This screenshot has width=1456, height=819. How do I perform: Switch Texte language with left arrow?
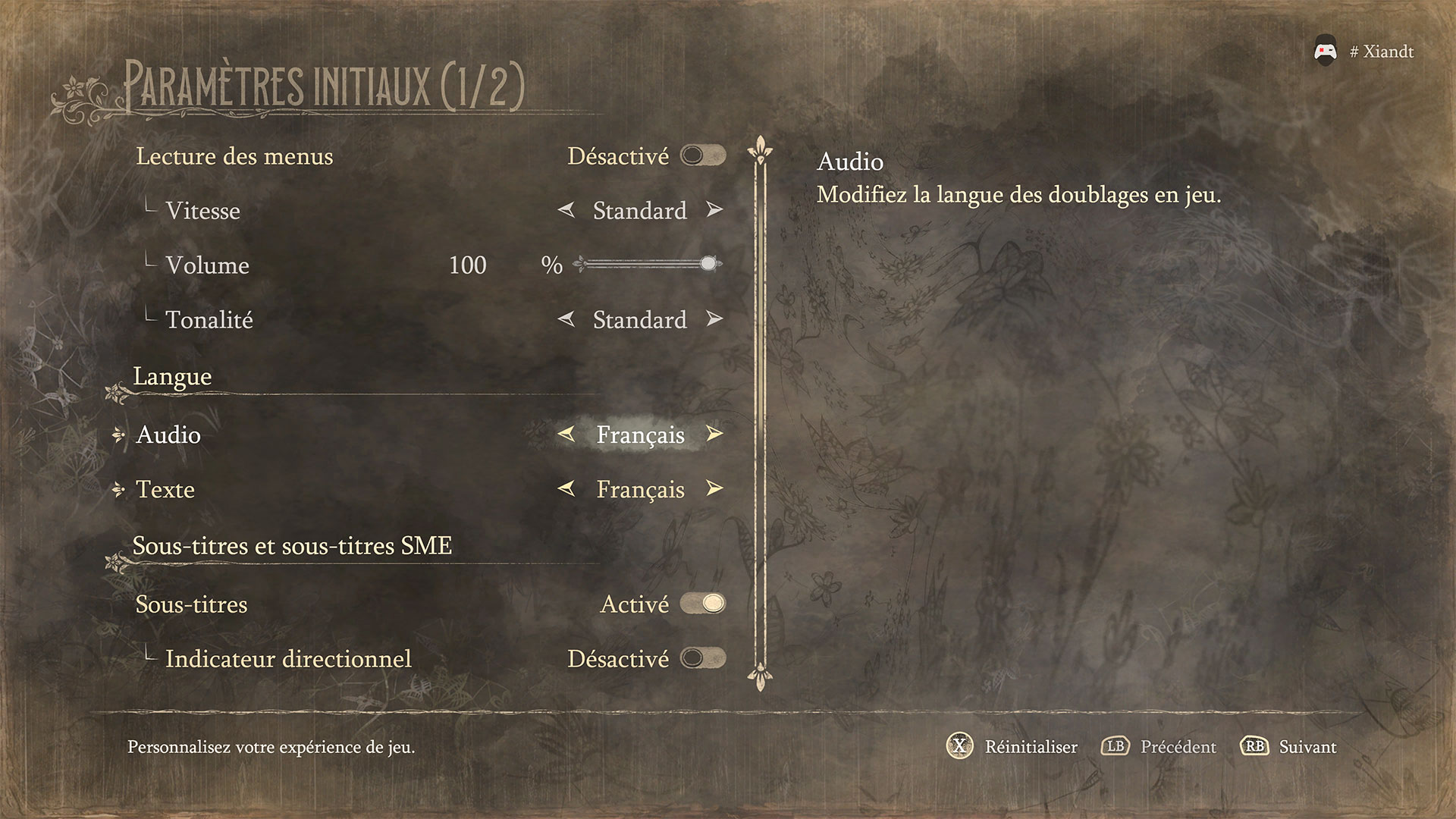566,489
